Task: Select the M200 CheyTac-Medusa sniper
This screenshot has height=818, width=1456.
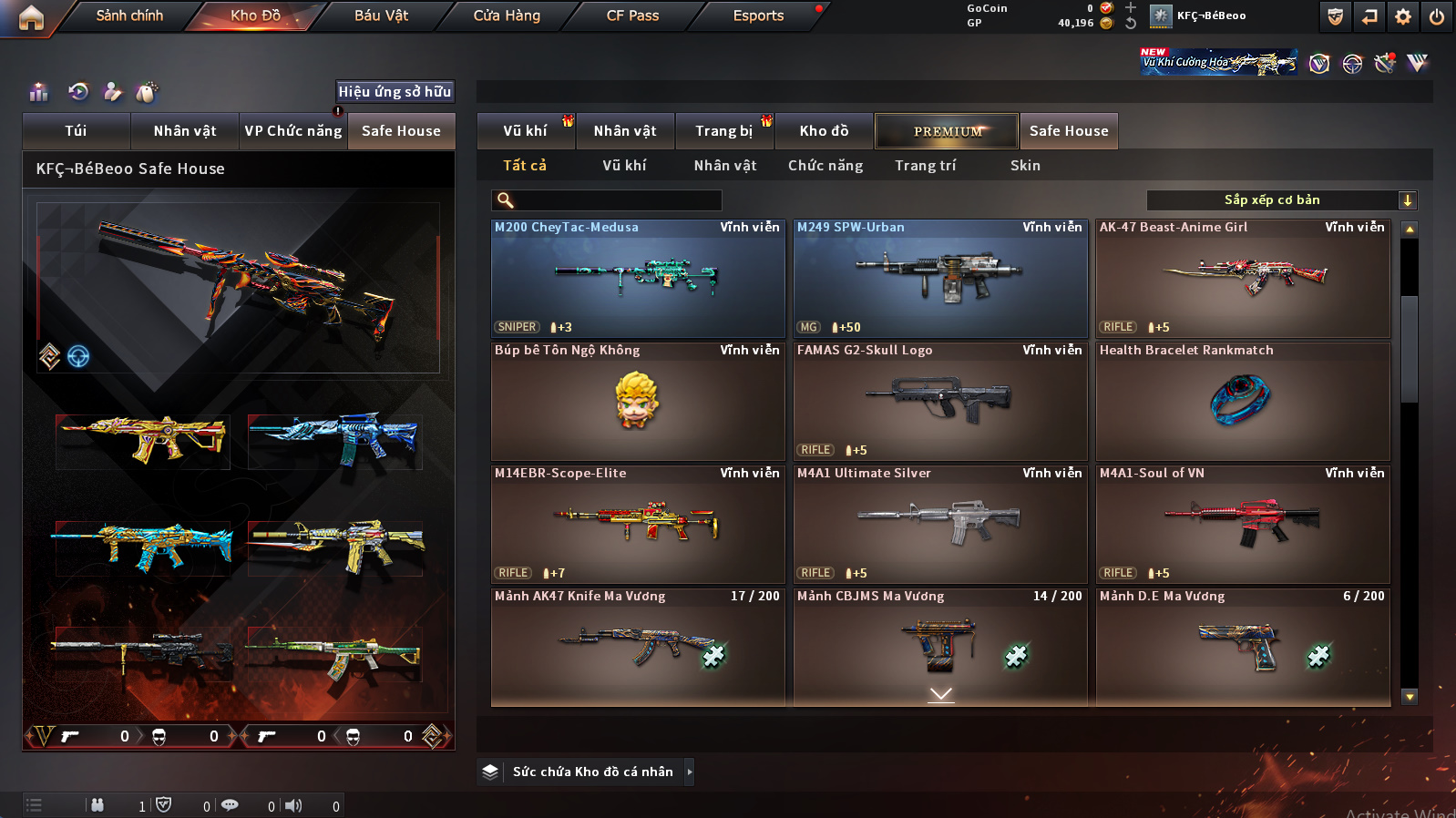Action: (x=638, y=279)
